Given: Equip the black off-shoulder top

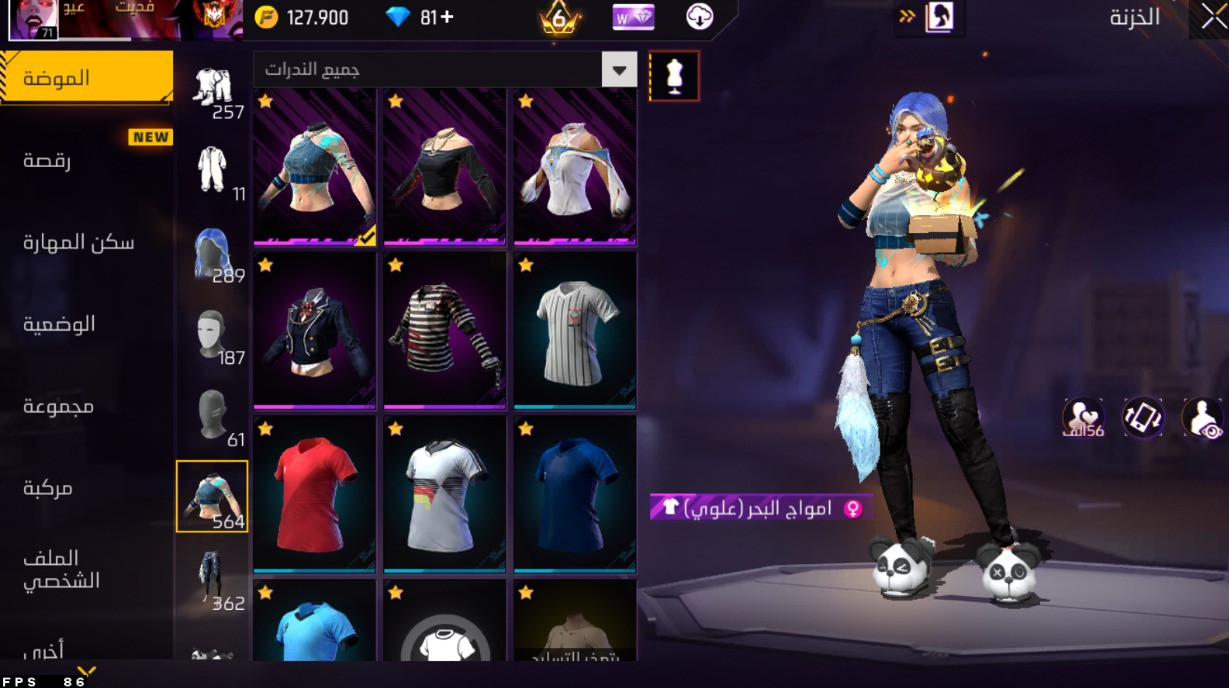Looking at the screenshot, I should (x=445, y=167).
